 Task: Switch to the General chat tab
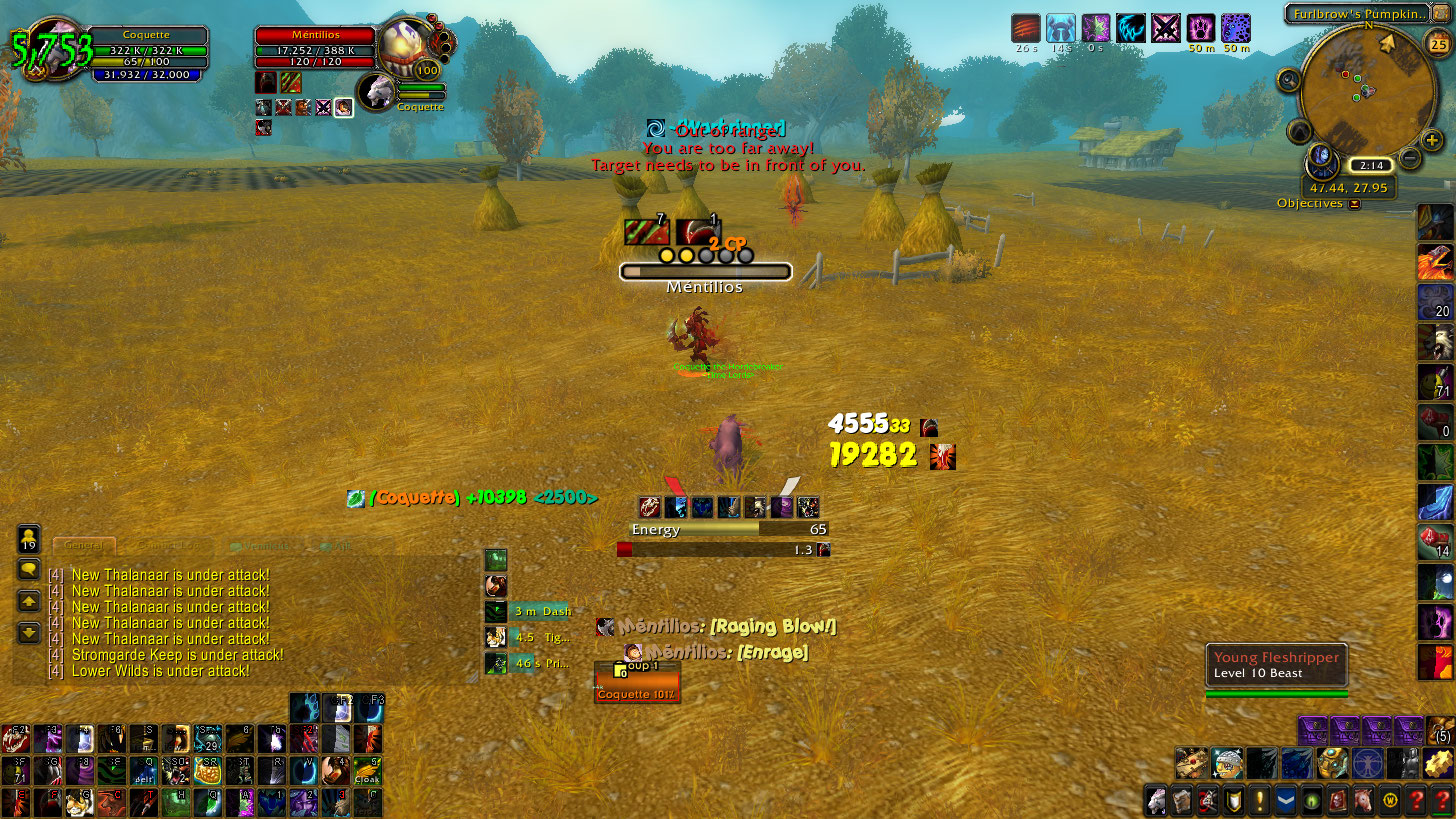pyautogui.click(x=84, y=545)
